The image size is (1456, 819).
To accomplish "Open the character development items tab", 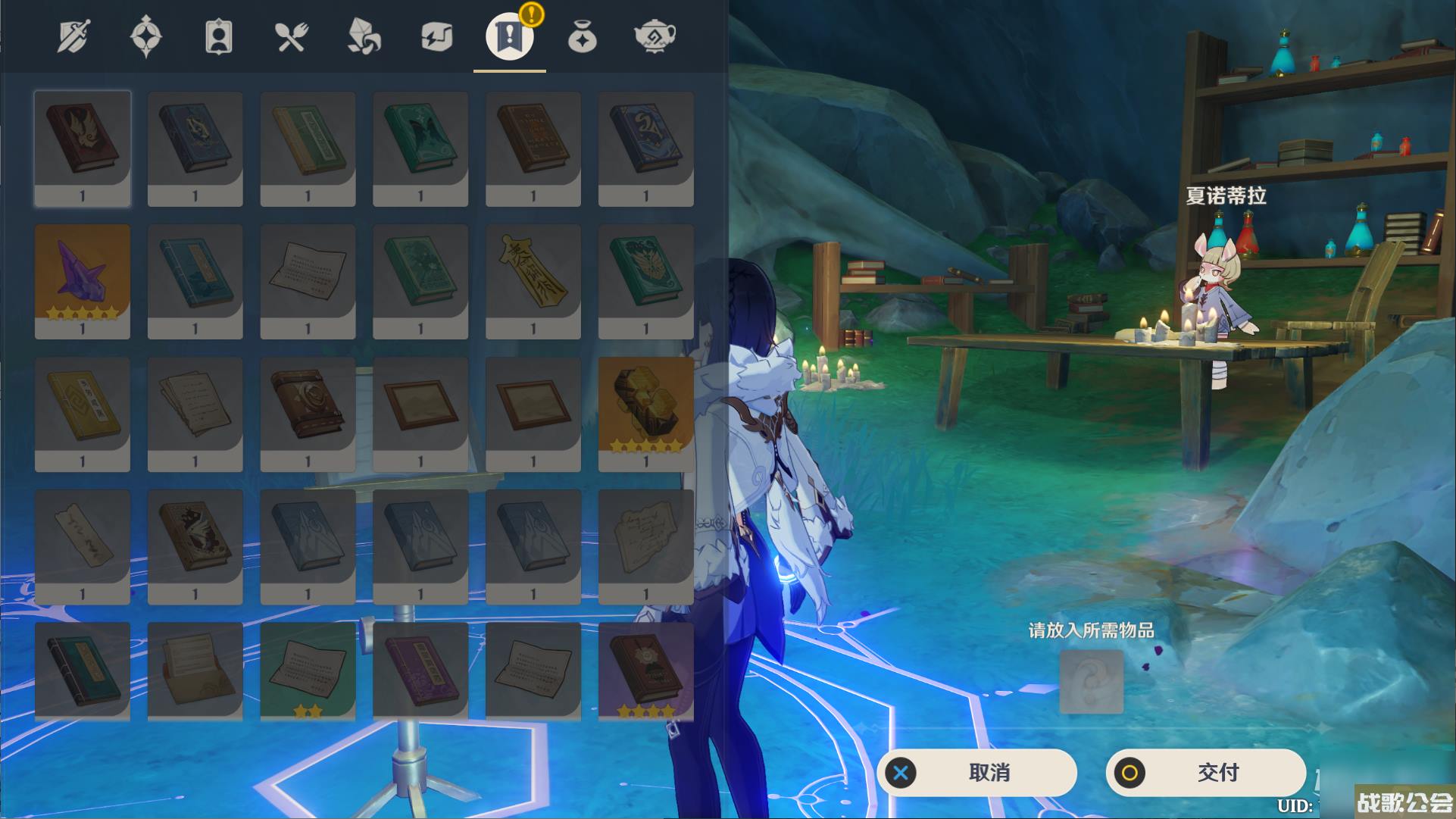I will 218,36.
